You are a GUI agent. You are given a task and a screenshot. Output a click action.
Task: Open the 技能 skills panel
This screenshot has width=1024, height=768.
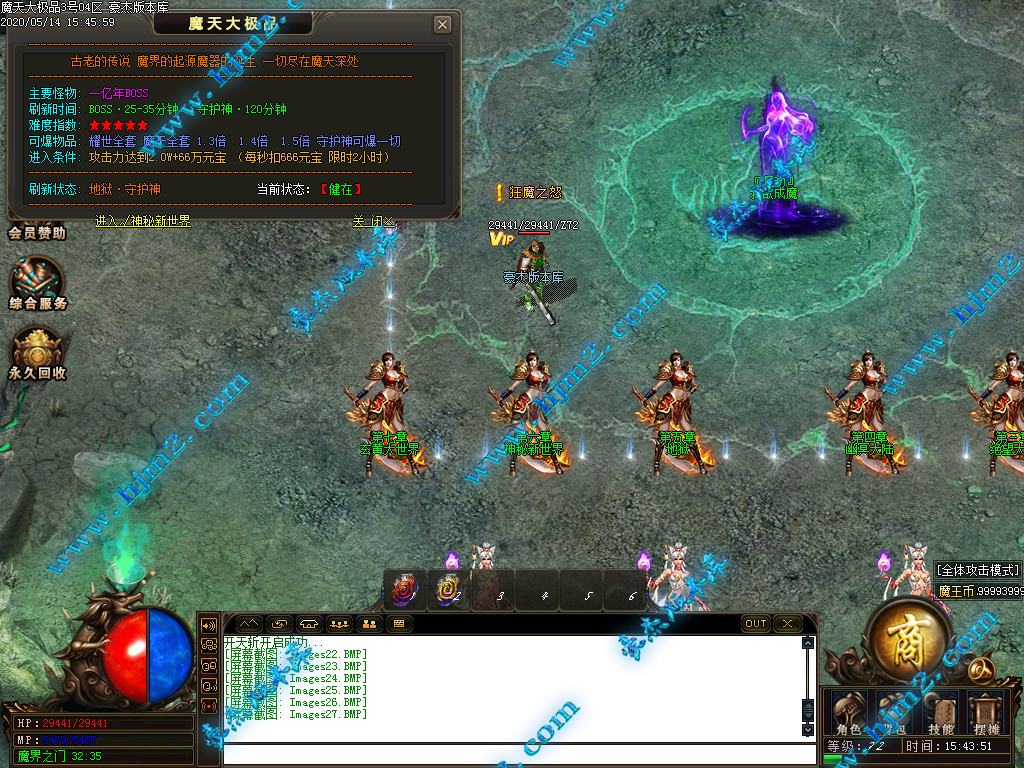click(x=940, y=712)
